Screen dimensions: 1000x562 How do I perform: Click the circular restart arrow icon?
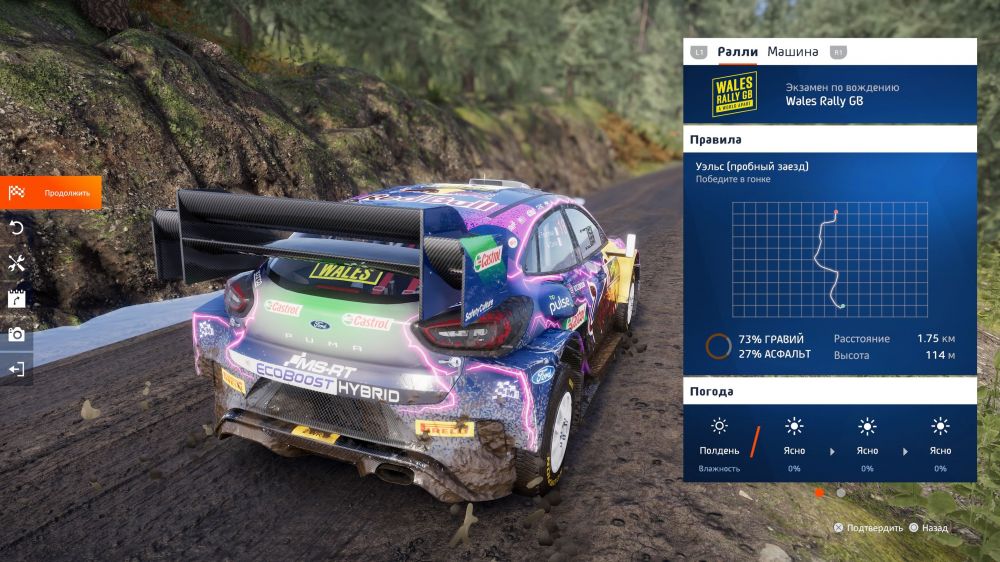(x=16, y=228)
